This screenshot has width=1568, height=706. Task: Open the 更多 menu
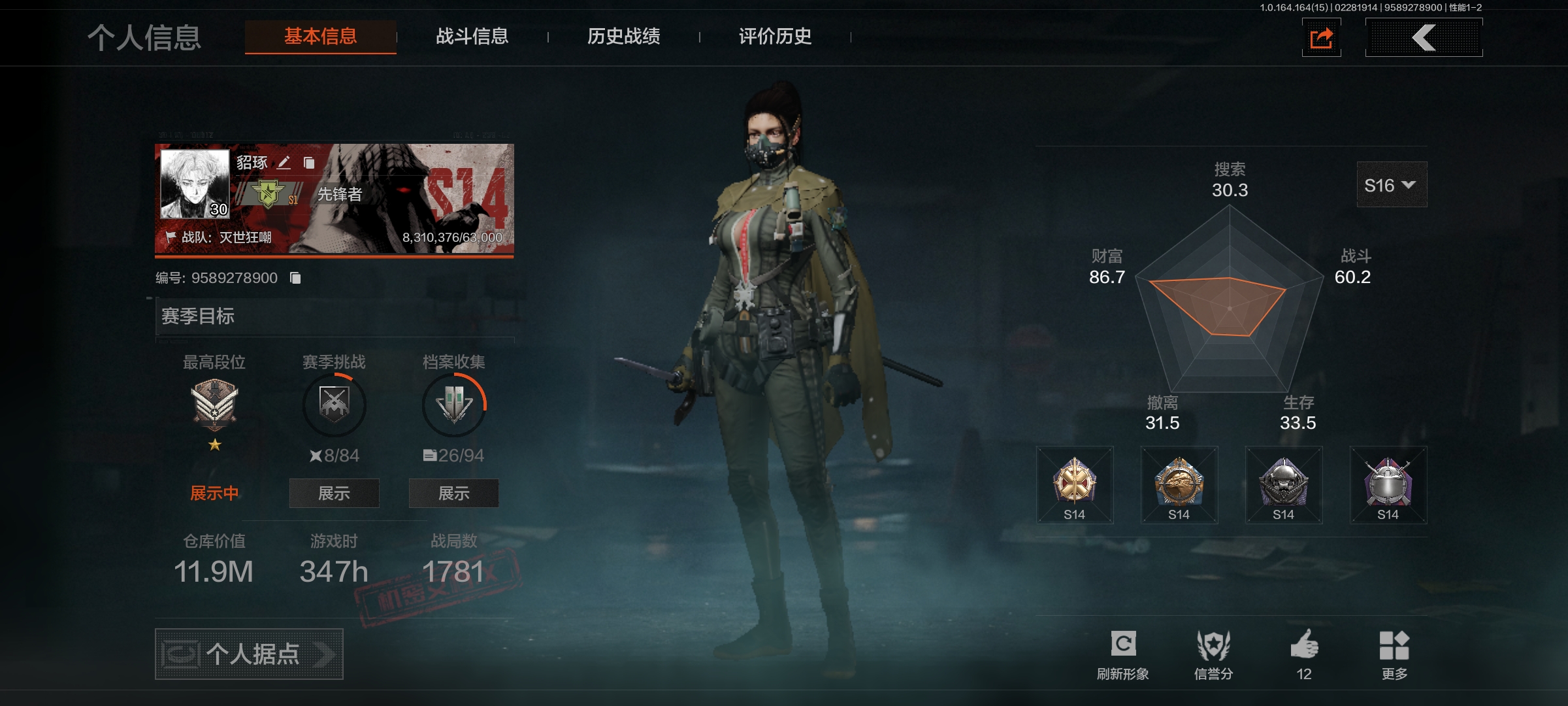tap(1394, 654)
